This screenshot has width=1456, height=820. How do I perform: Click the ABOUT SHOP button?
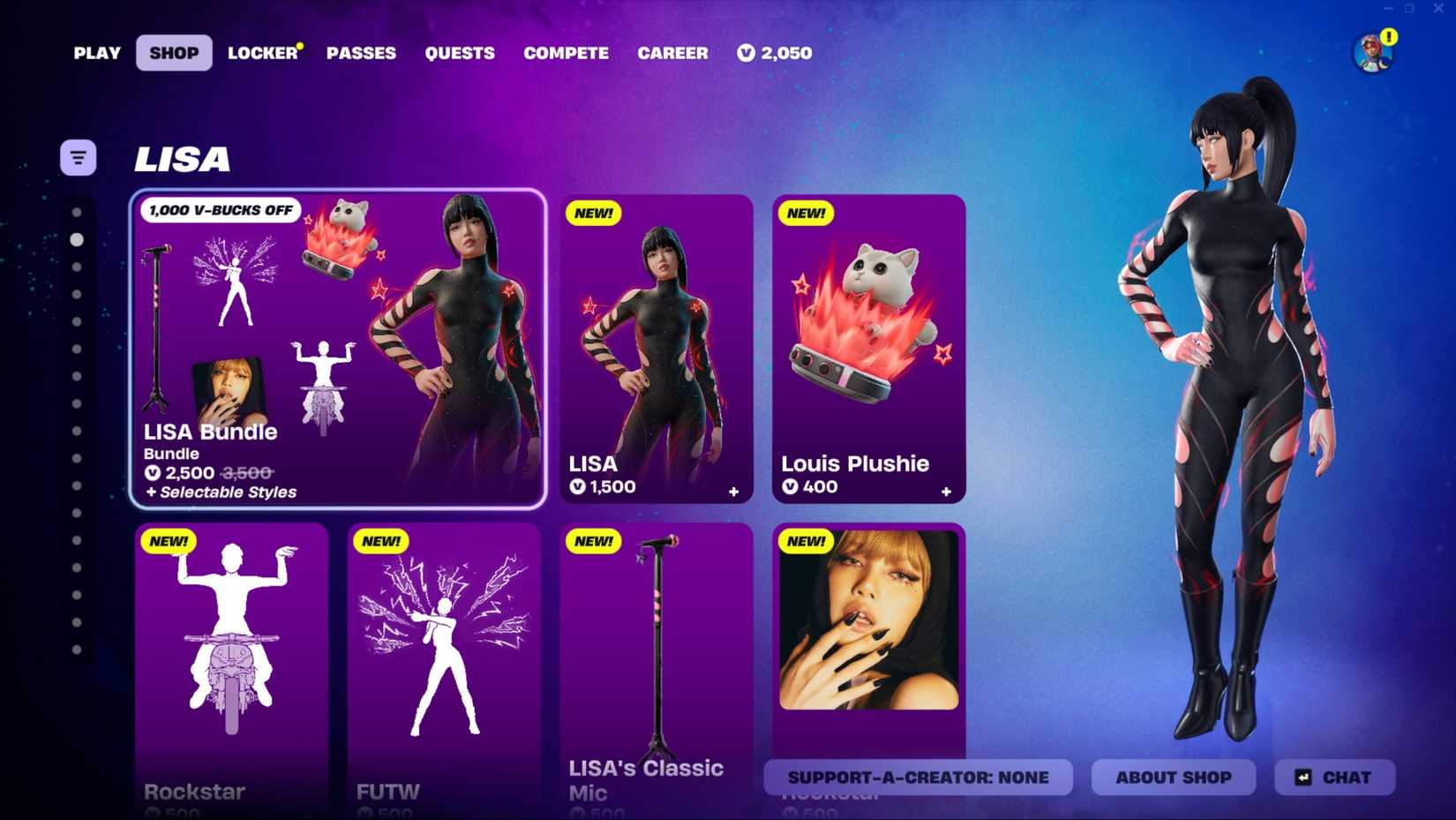pyautogui.click(x=1173, y=778)
